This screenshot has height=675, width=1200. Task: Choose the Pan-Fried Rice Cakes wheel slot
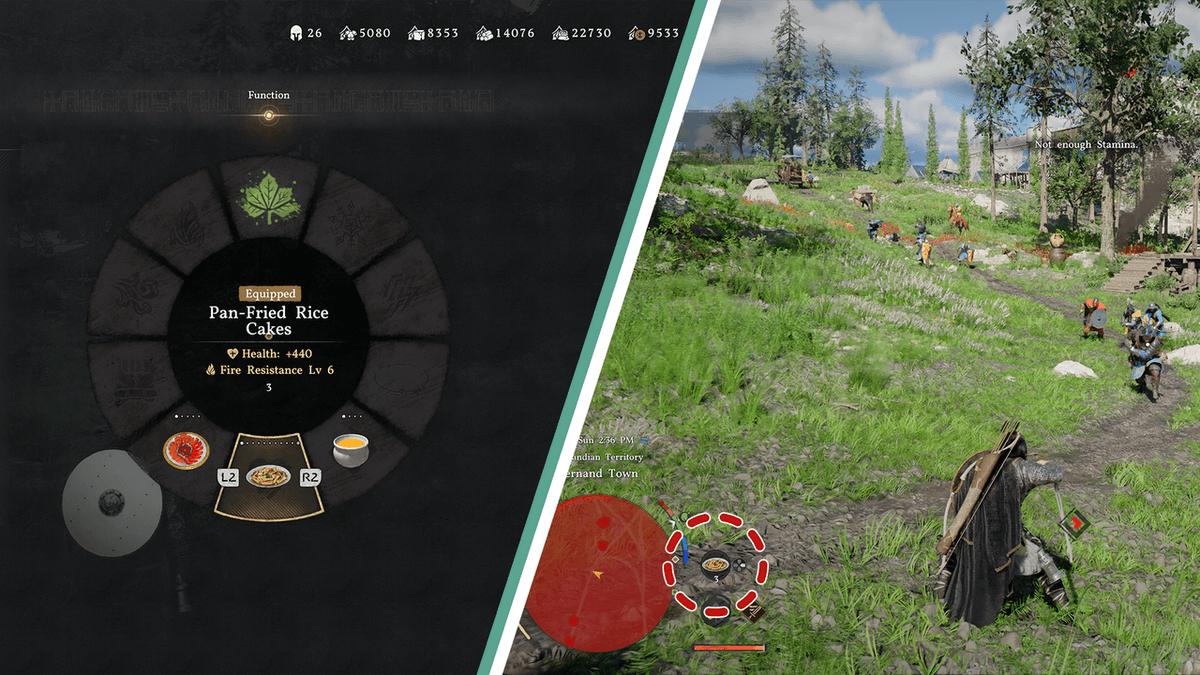(x=268, y=476)
